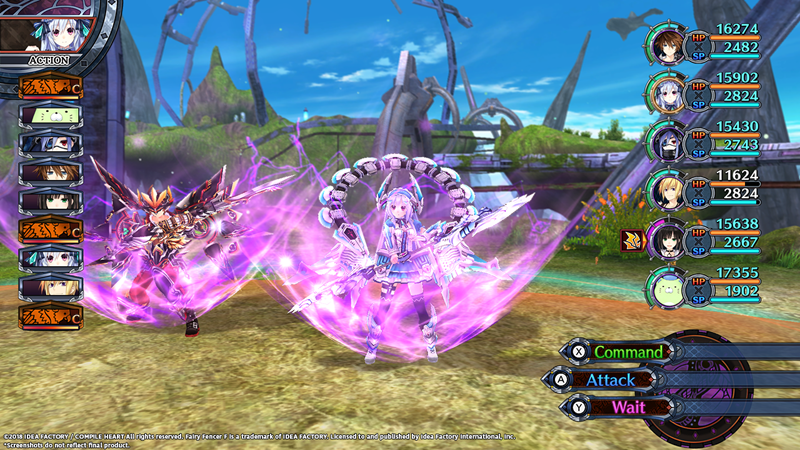
Task: Select the white-haired party member with 15902 HP
Action: 667,90
